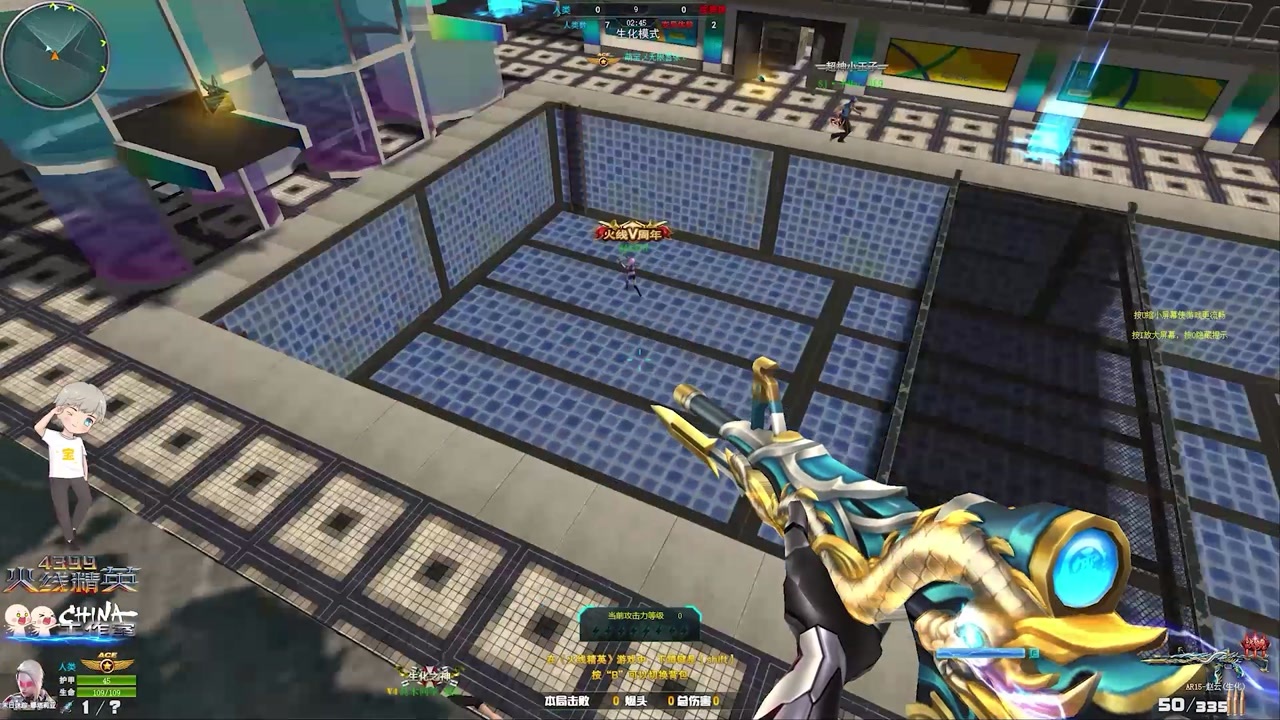Click the circular radar minimap

coord(54,54)
